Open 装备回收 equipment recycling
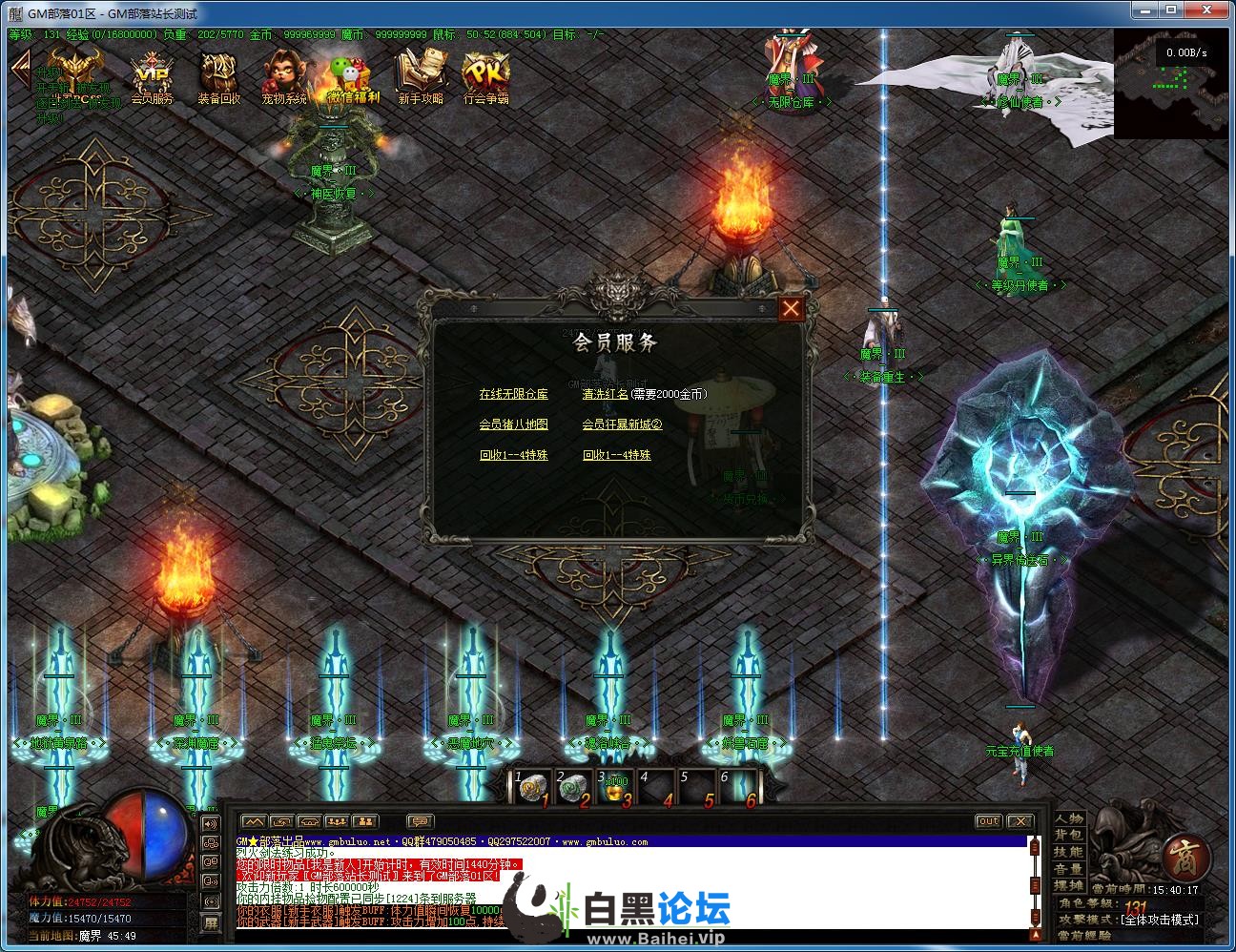Screen dimensions: 1236x952 pyautogui.click(x=218, y=78)
